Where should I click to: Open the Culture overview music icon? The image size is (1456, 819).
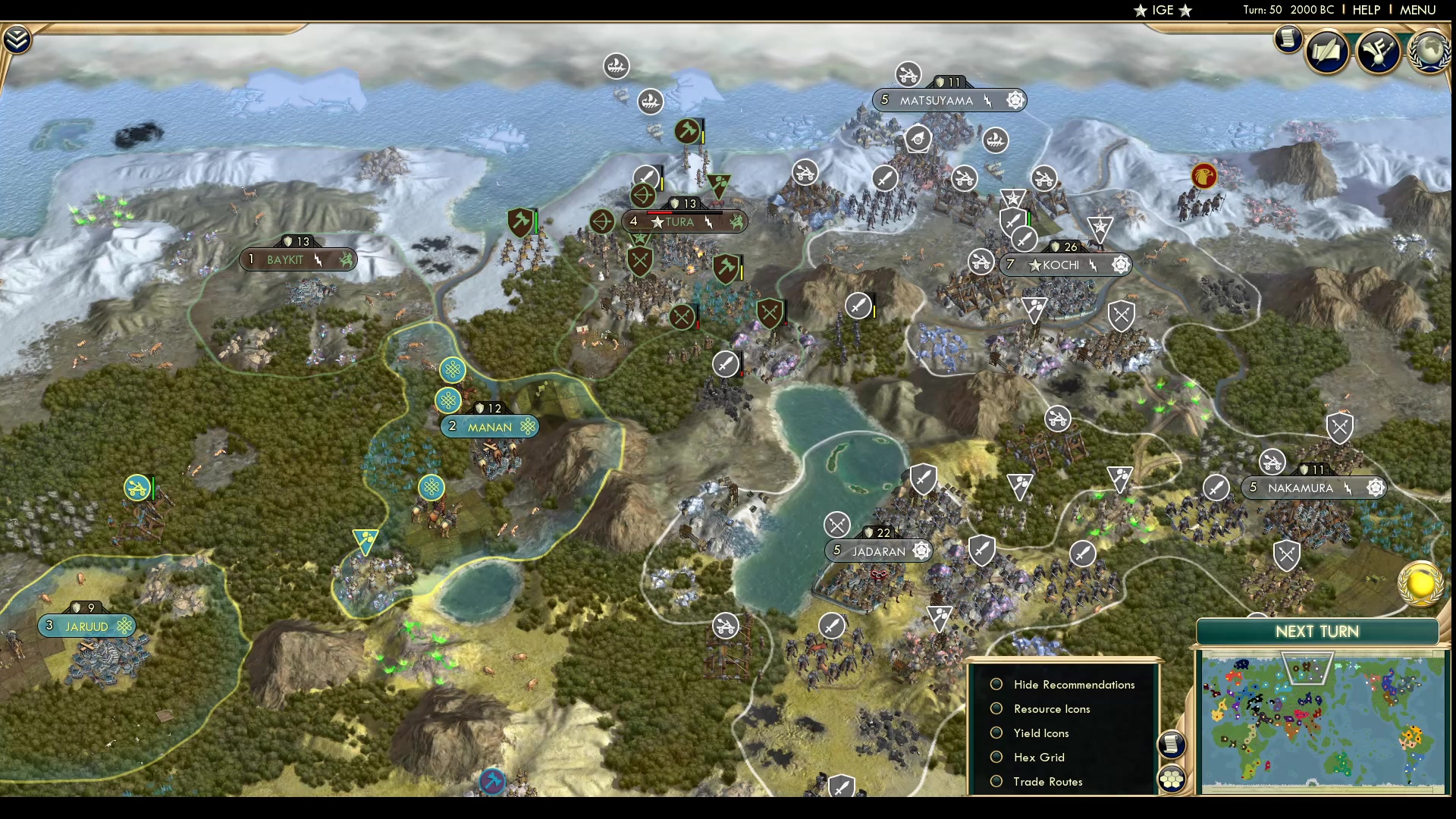coord(1379,52)
